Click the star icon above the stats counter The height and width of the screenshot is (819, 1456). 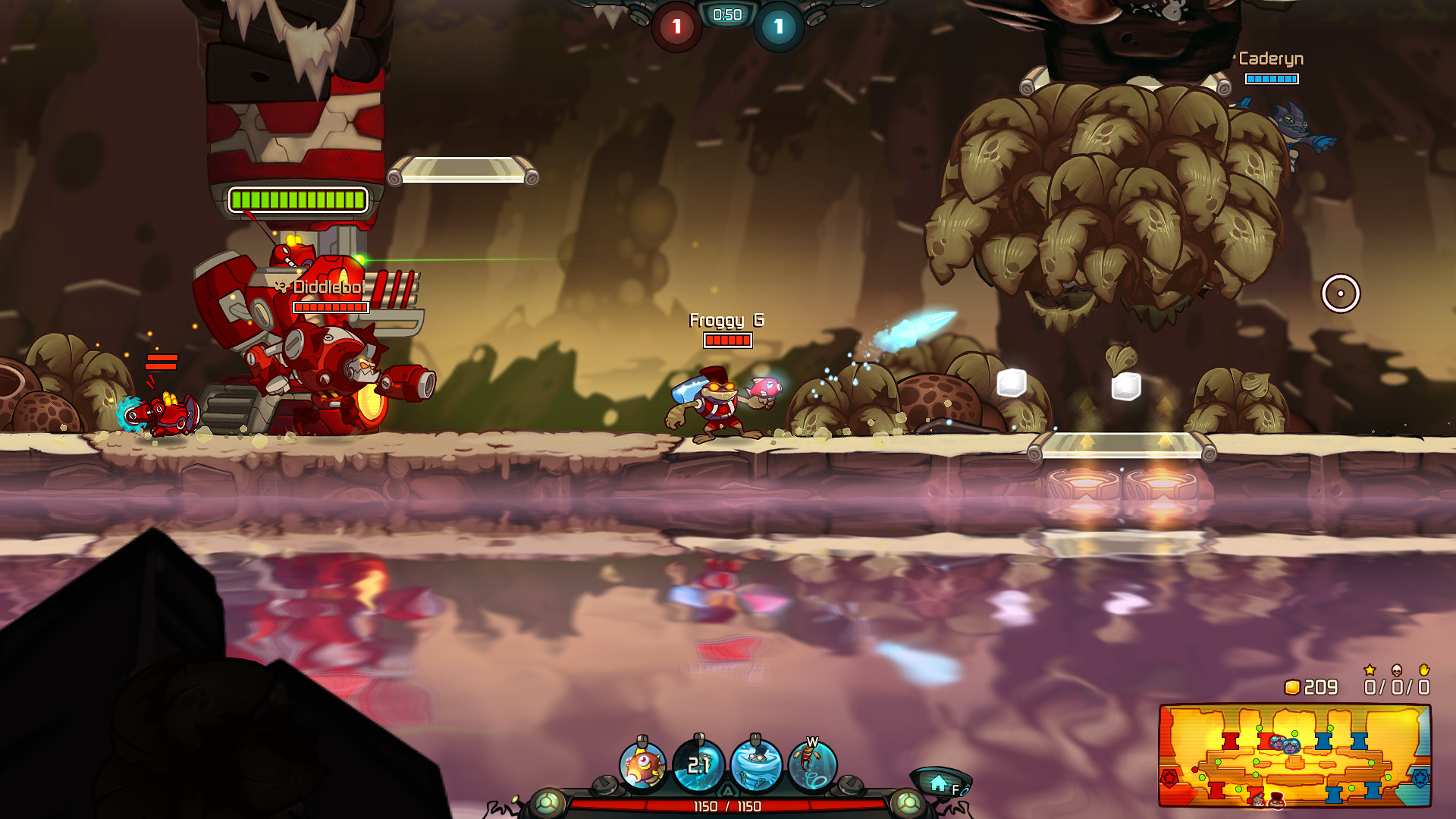click(x=1370, y=671)
